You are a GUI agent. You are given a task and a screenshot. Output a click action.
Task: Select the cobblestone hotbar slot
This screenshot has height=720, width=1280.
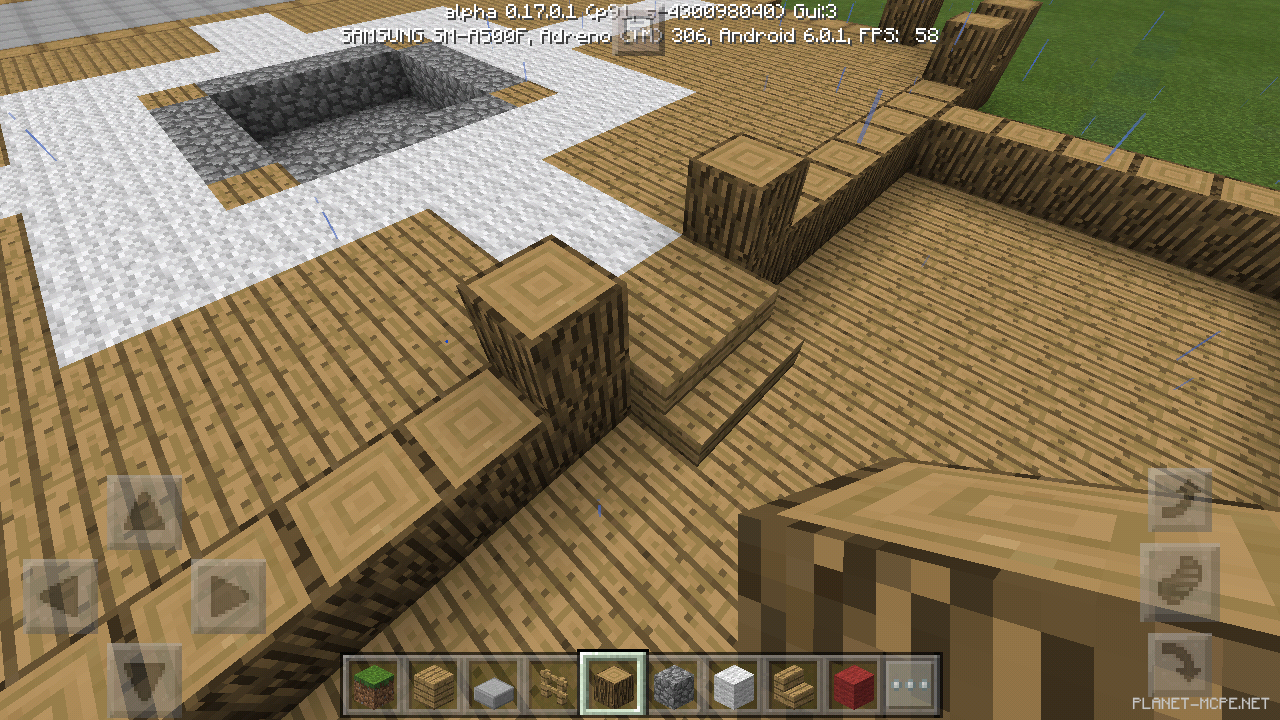673,685
